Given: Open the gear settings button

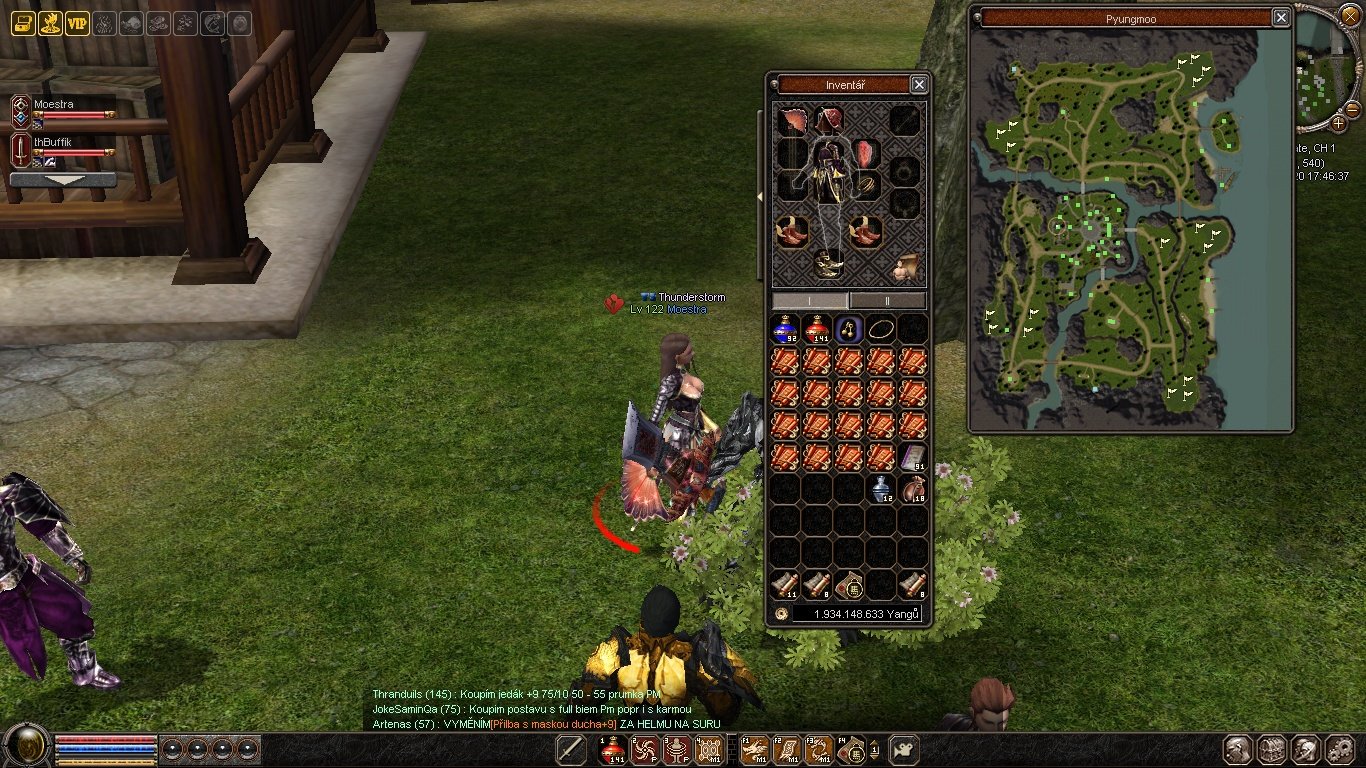Looking at the screenshot, I should [1340, 750].
